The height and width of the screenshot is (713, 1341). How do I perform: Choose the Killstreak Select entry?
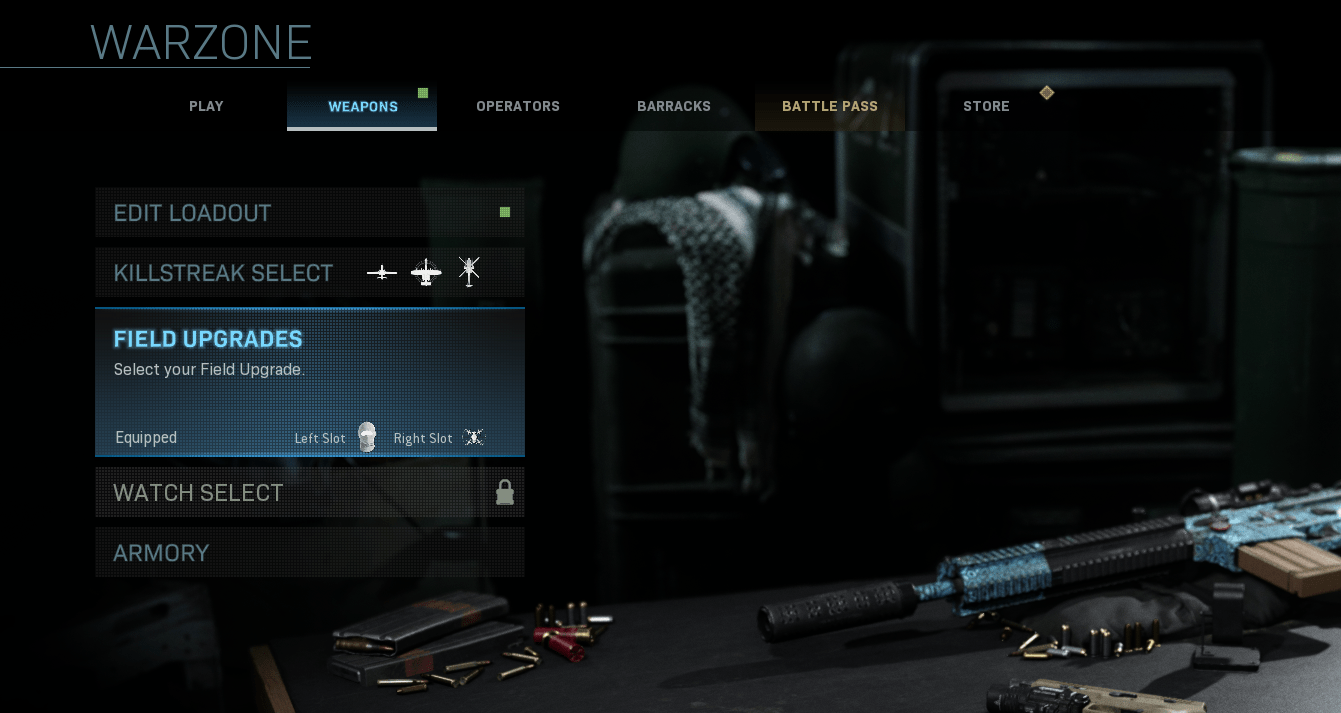pos(309,273)
